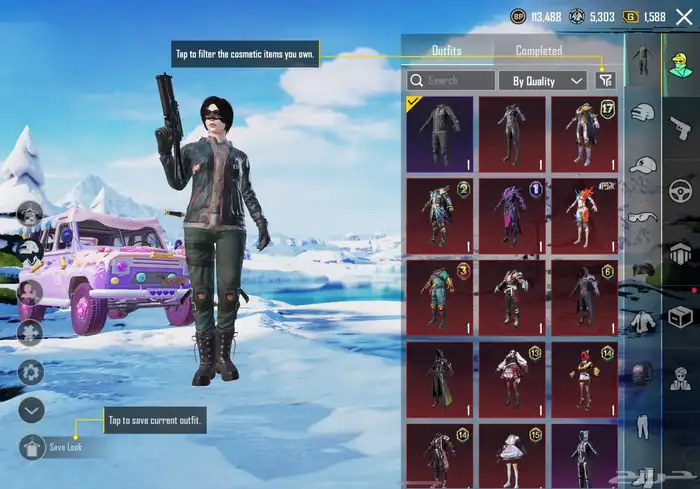Select the equipped black leather outfit

(441, 131)
